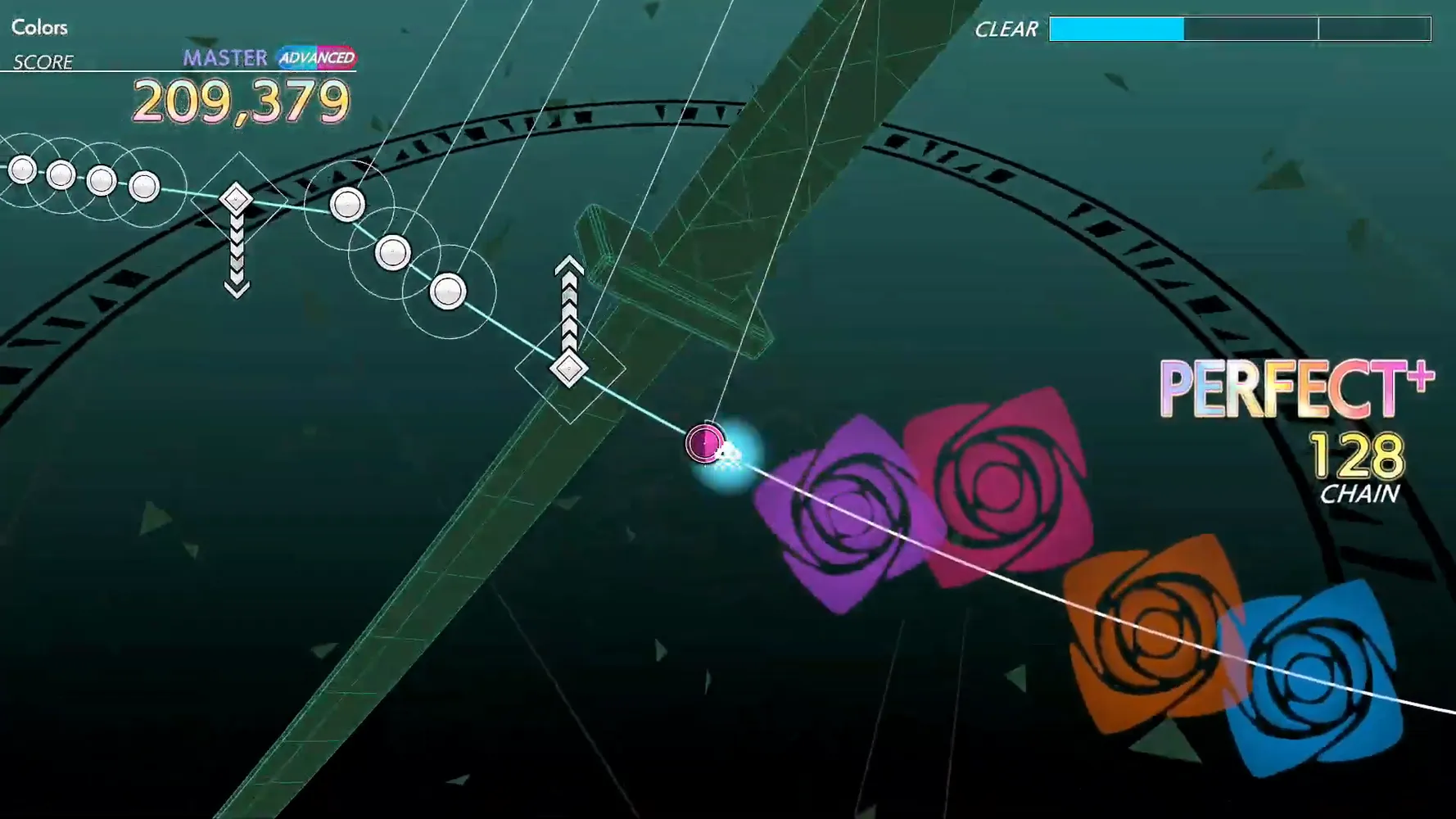Click the diamond catch note below the chevrons
1456x819 pixels.
click(x=567, y=370)
